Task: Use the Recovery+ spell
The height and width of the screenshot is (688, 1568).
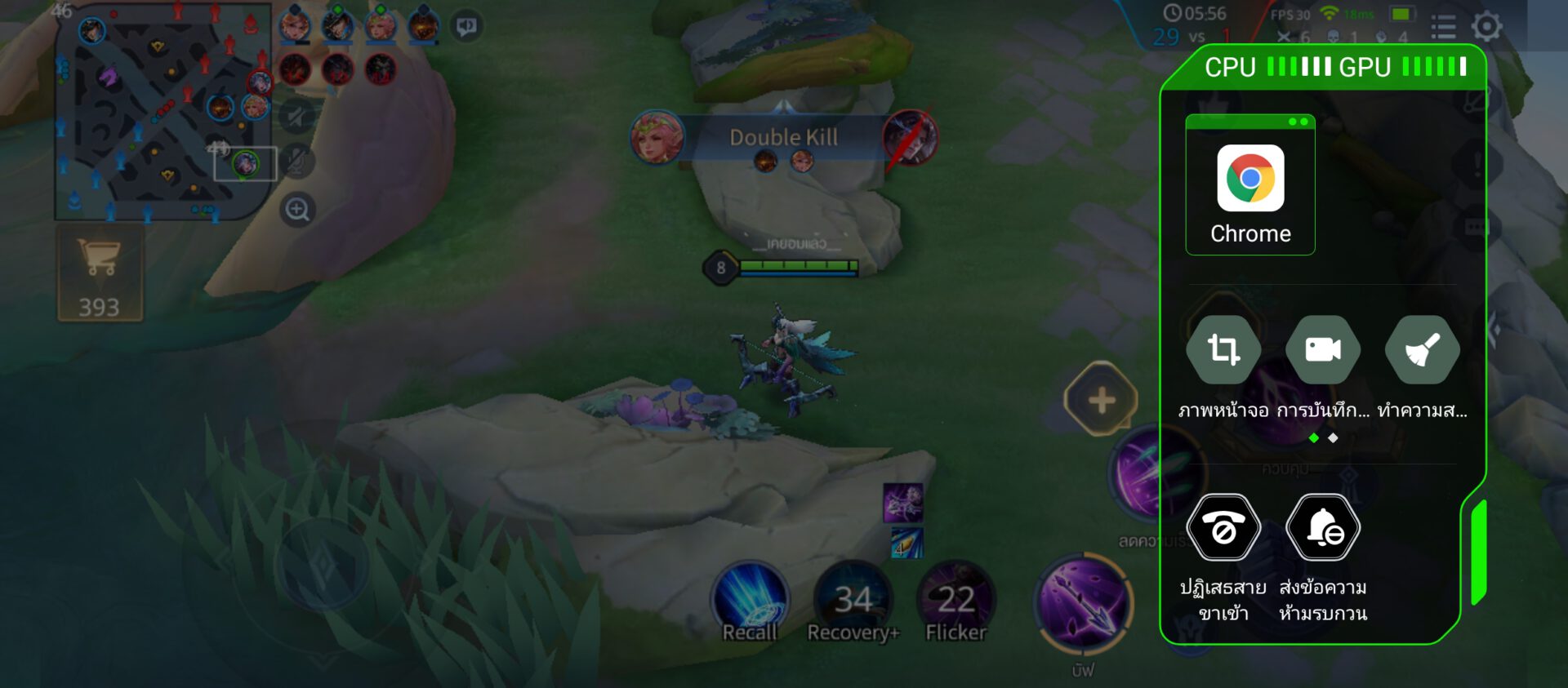Action: point(853,601)
